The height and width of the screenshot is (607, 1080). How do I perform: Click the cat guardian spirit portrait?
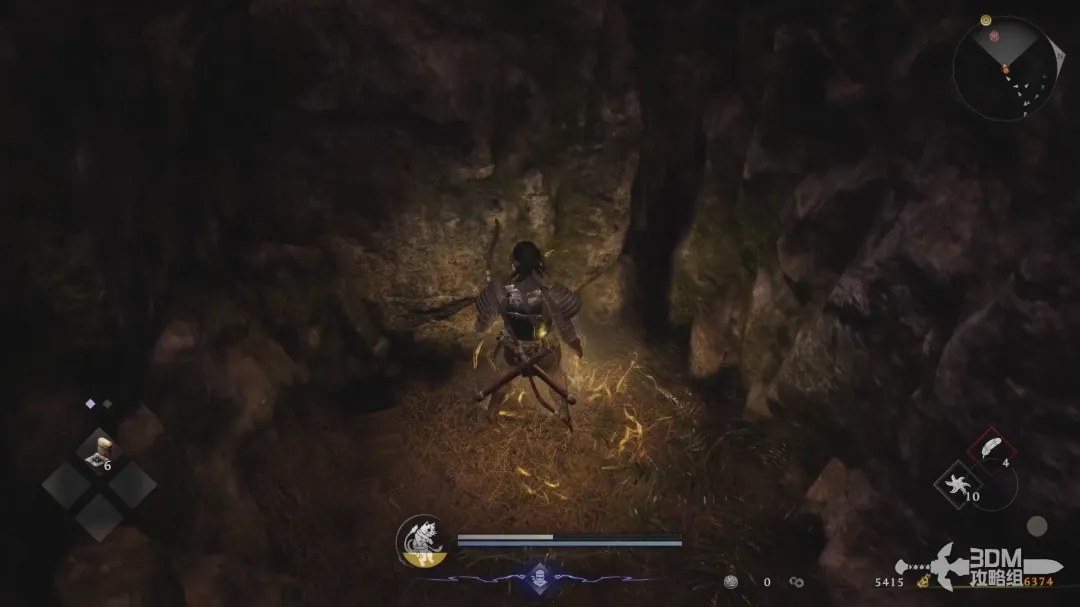click(x=421, y=541)
